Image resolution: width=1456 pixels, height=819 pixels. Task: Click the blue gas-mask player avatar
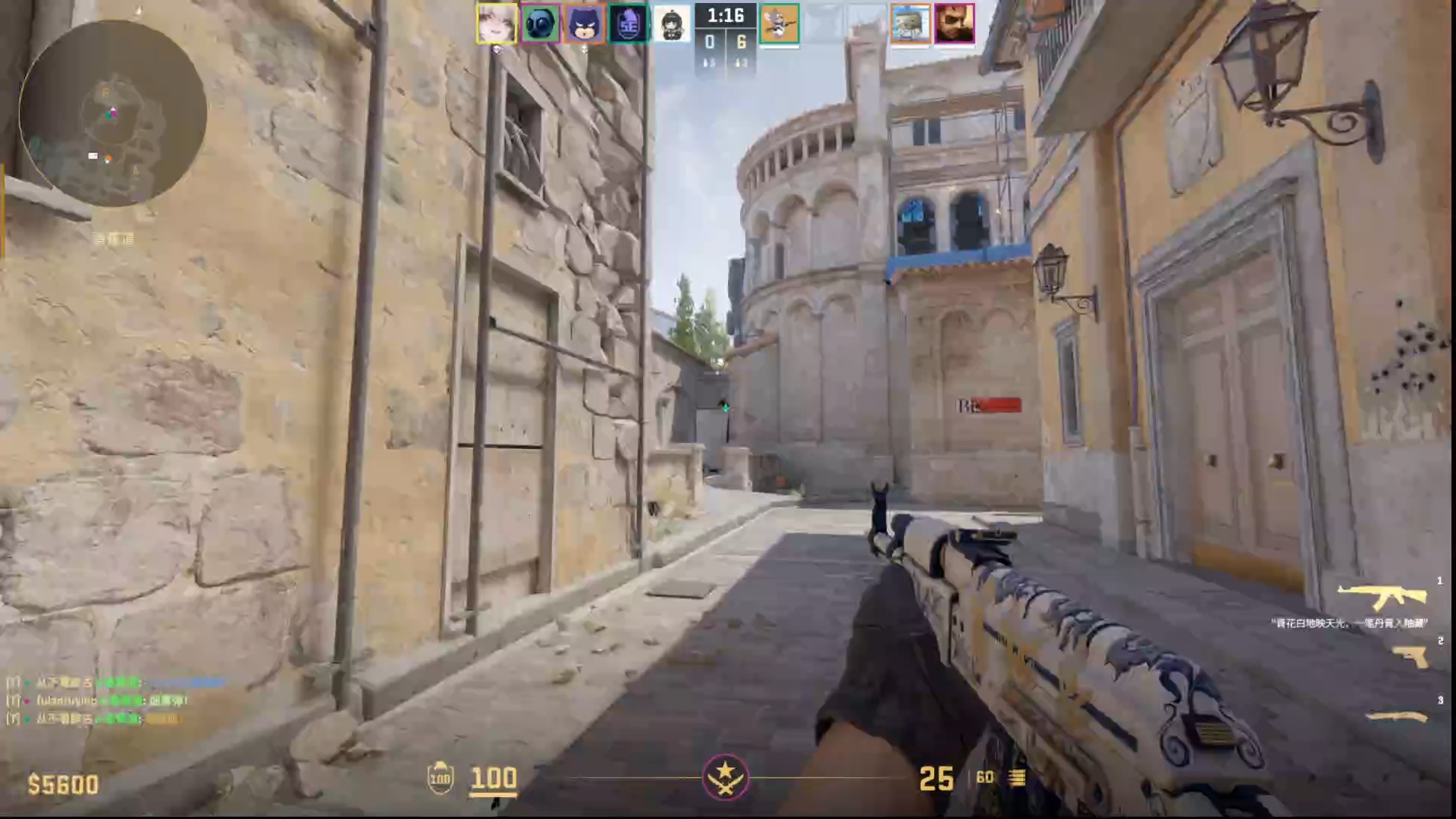coord(541,24)
